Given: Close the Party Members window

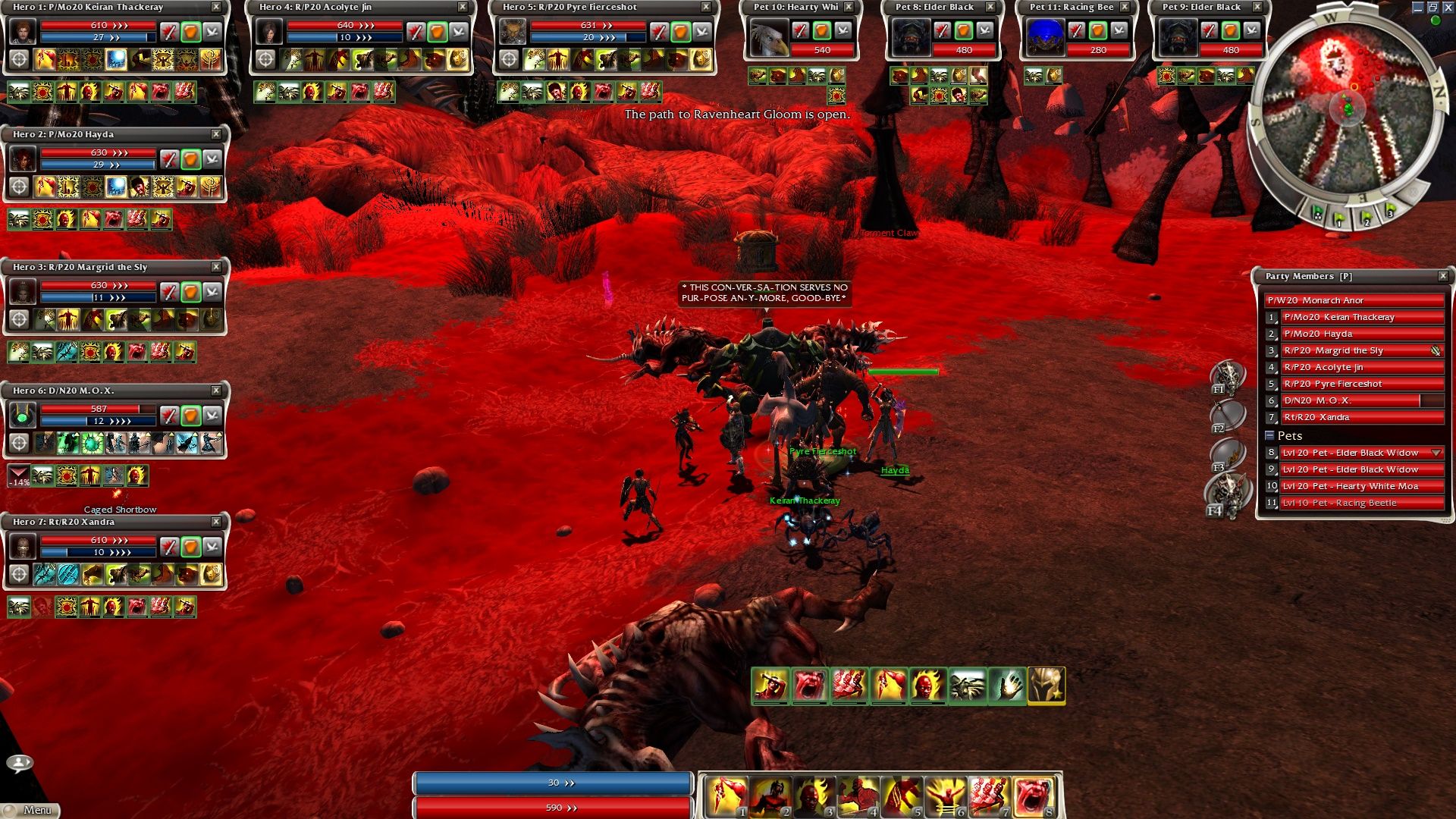Looking at the screenshot, I should coord(1443,276).
